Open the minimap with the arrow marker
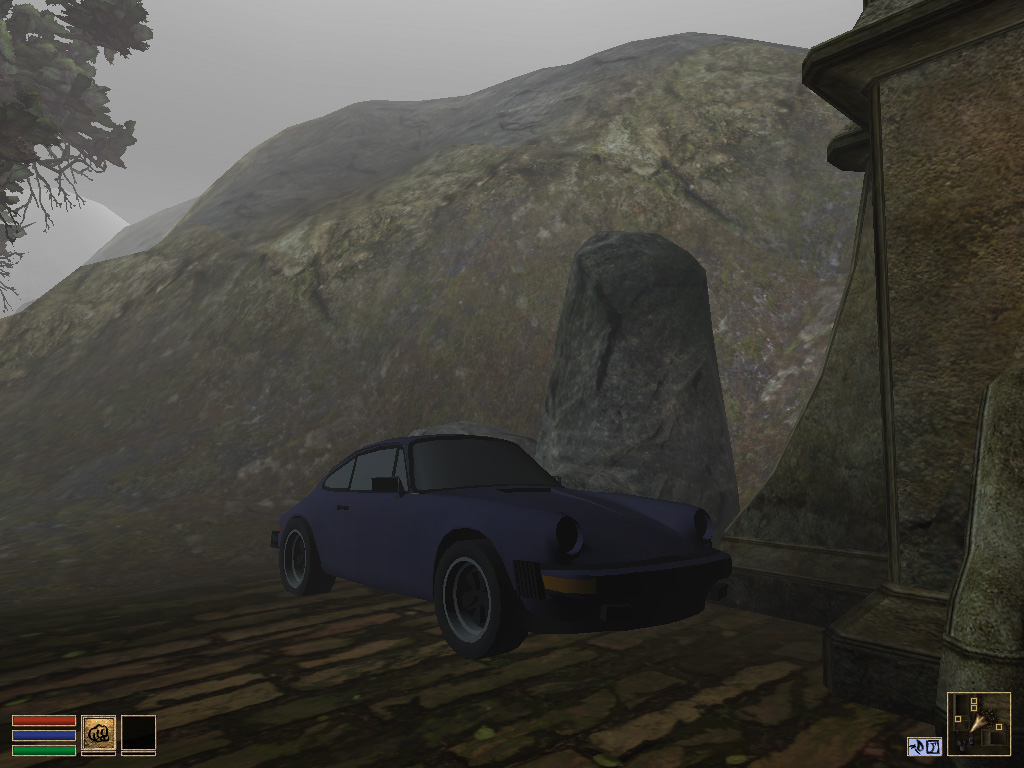This screenshot has width=1024, height=768. tap(978, 723)
